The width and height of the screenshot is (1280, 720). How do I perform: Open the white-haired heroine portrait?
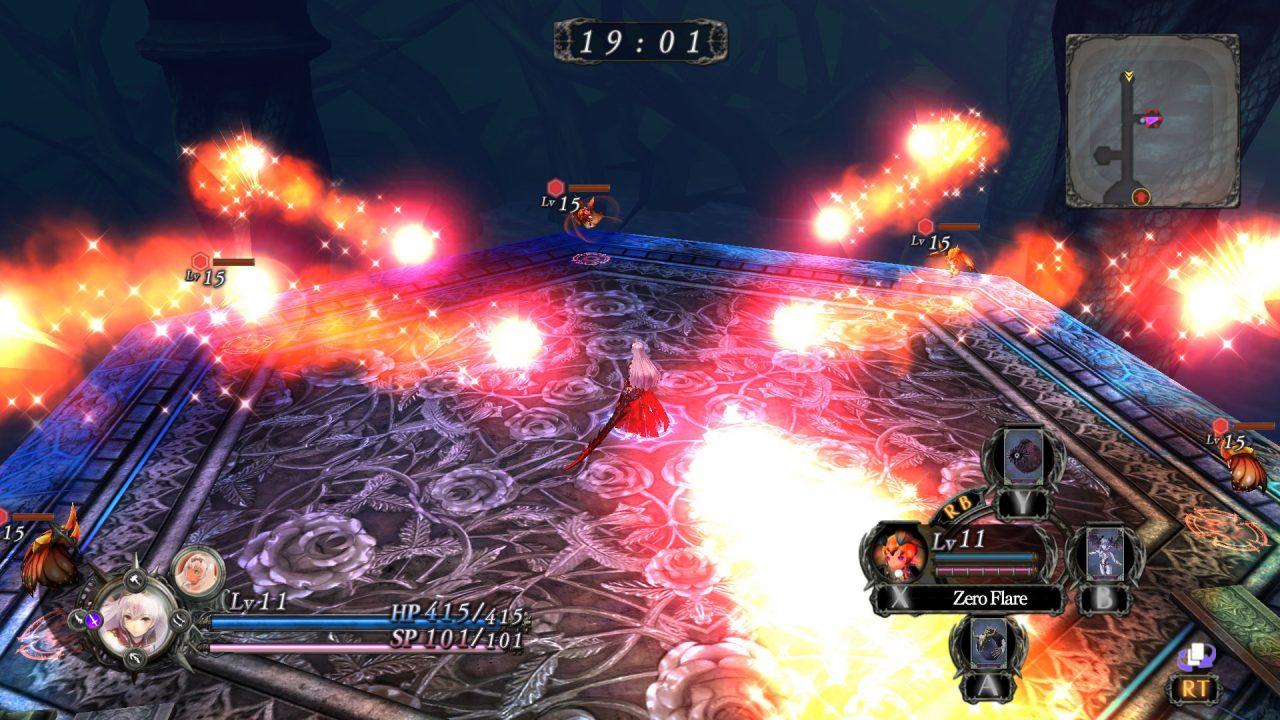pyautogui.click(x=130, y=620)
